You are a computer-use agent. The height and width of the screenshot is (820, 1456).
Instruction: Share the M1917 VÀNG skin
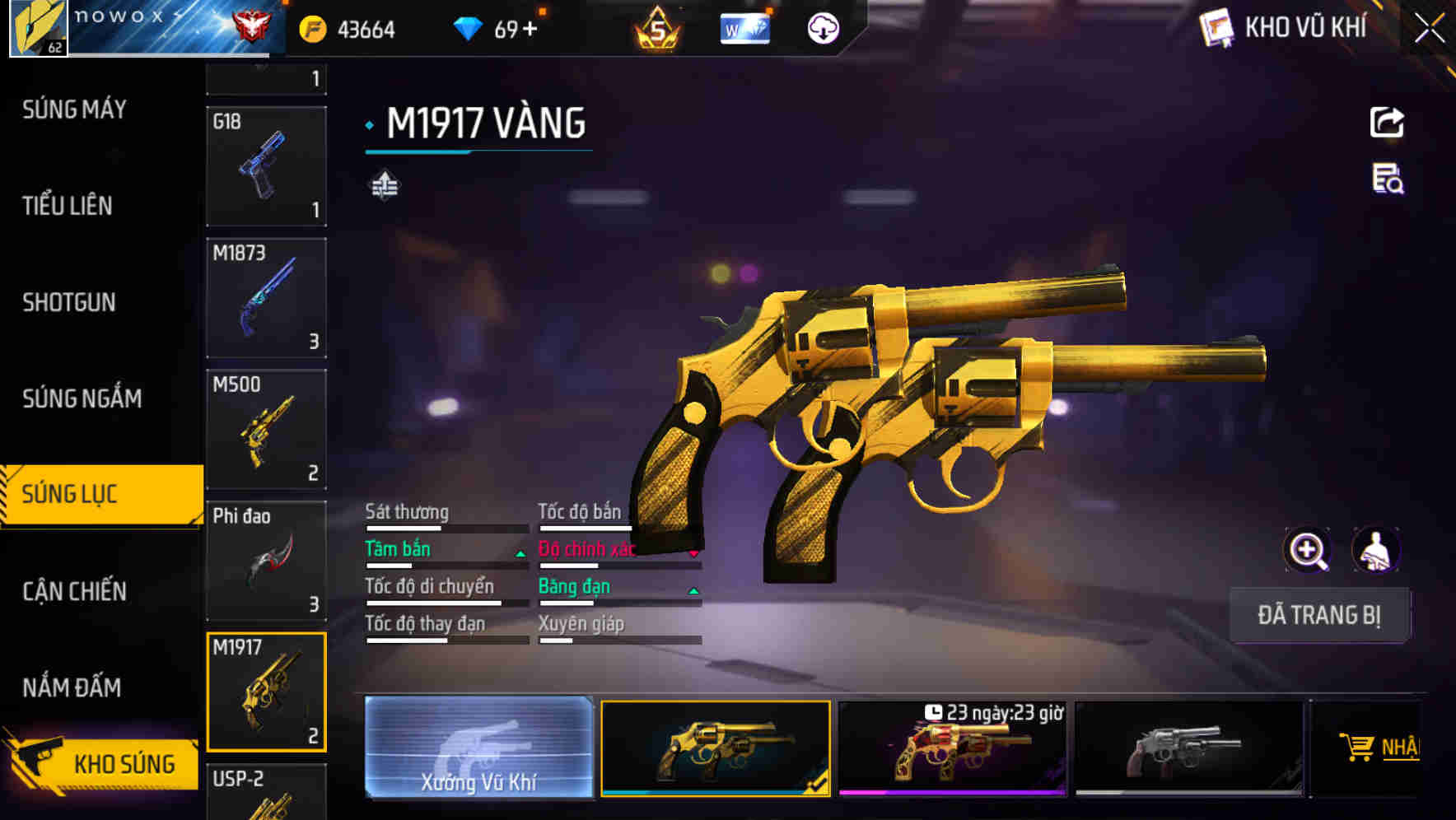pos(1387,123)
